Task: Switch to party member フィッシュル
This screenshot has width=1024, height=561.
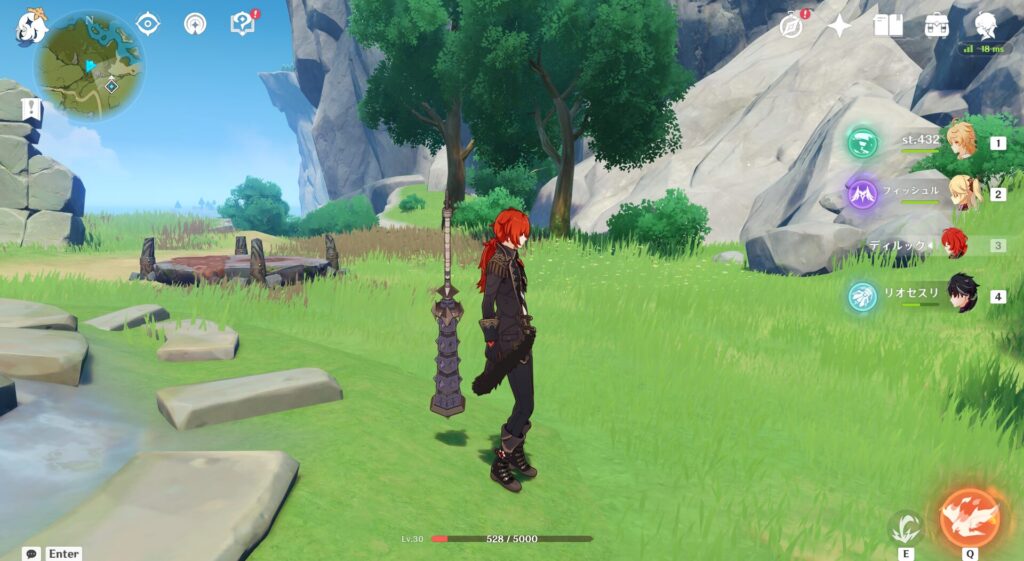Action: coord(963,193)
